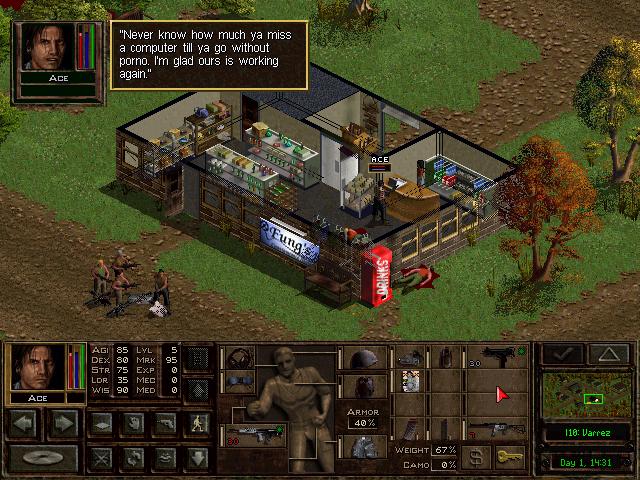The height and width of the screenshot is (480, 640).
Task: Click the hand action button
Action: pos(133,423)
